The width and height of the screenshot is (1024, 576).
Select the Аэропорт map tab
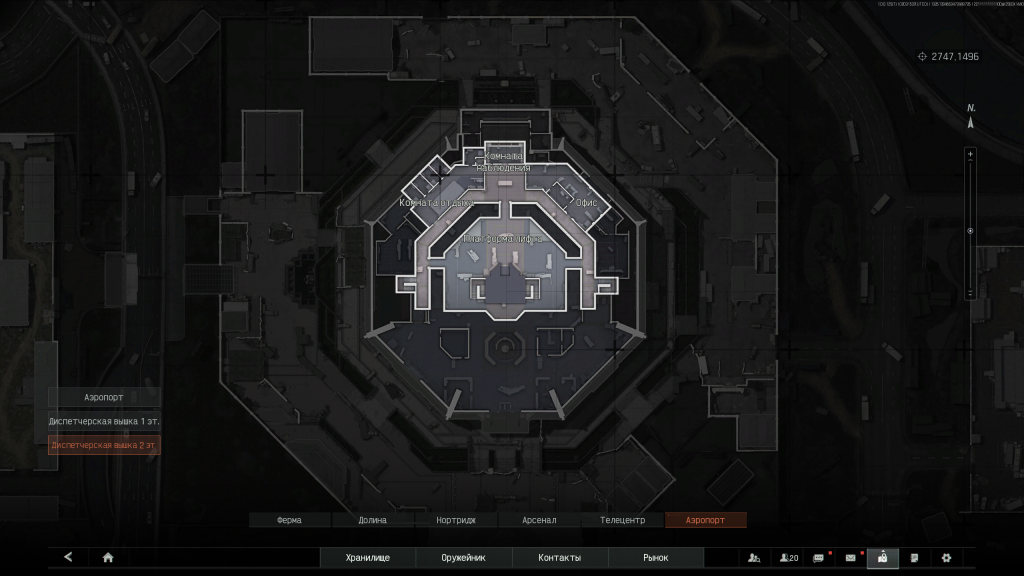click(704, 520)
